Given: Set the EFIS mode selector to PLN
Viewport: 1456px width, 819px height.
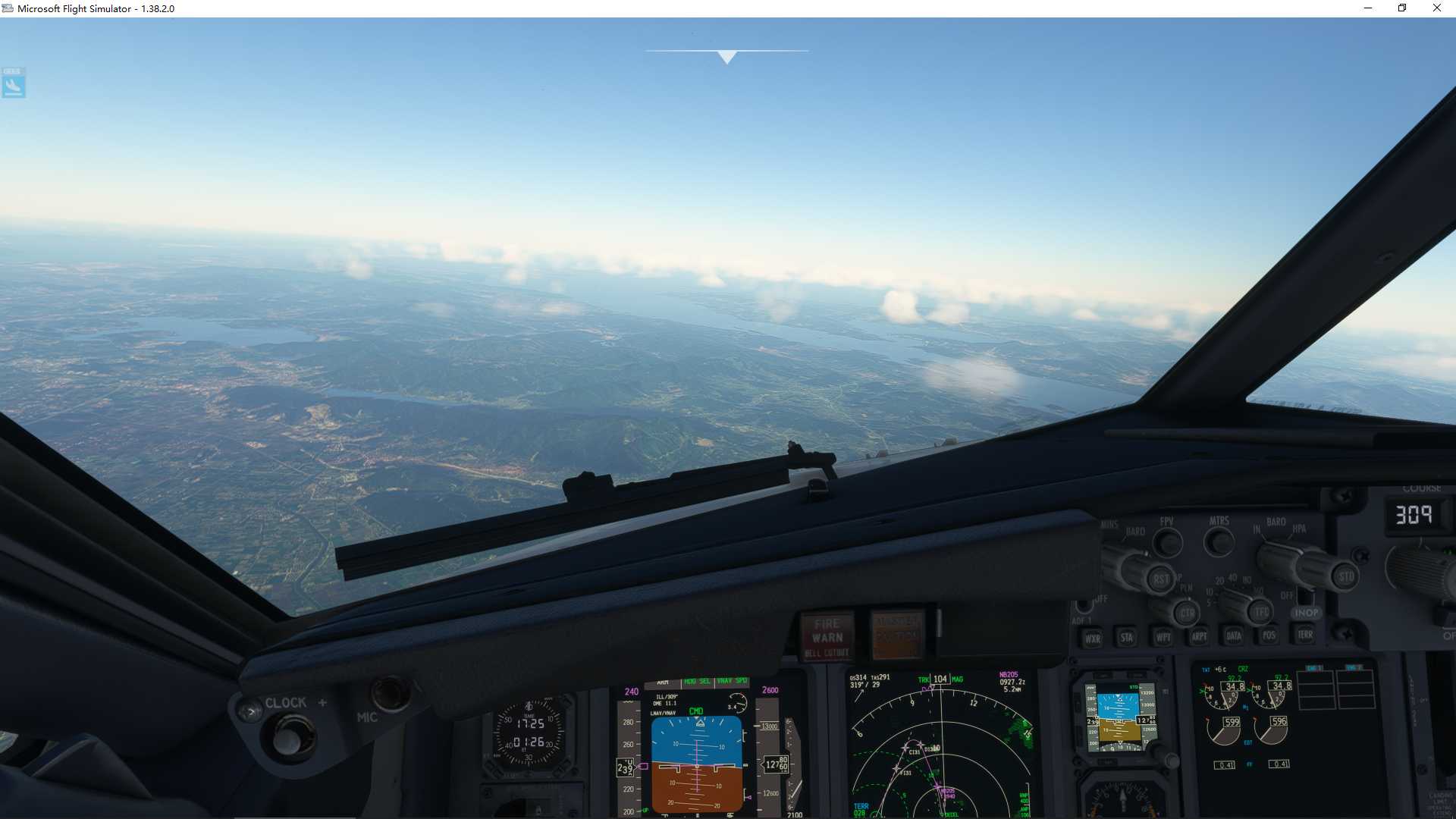Looking at the screenshot, I should pos(1188,590).
